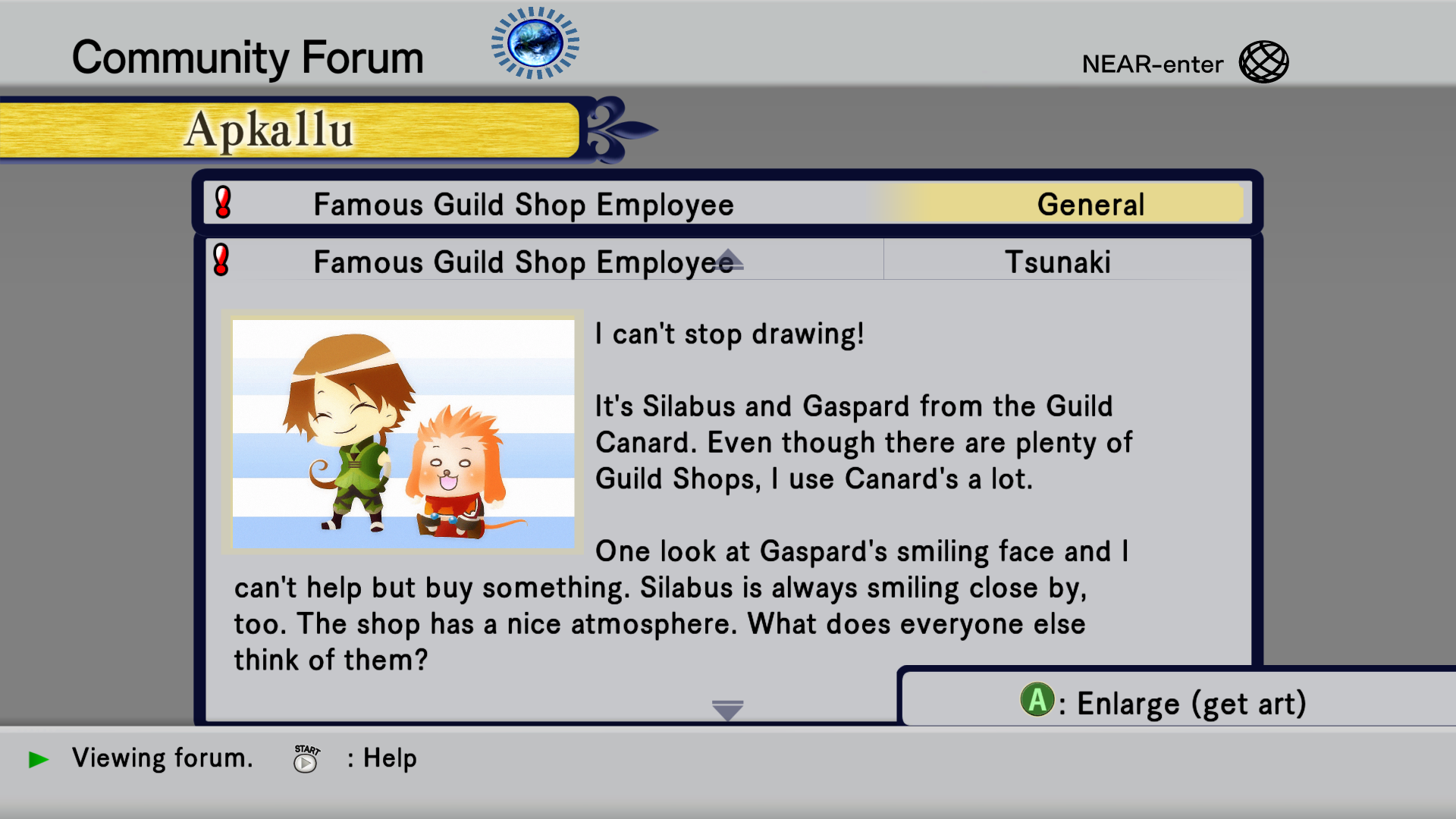Click the scroll-up arrow above the post
1456x819 pixels.
728,259
